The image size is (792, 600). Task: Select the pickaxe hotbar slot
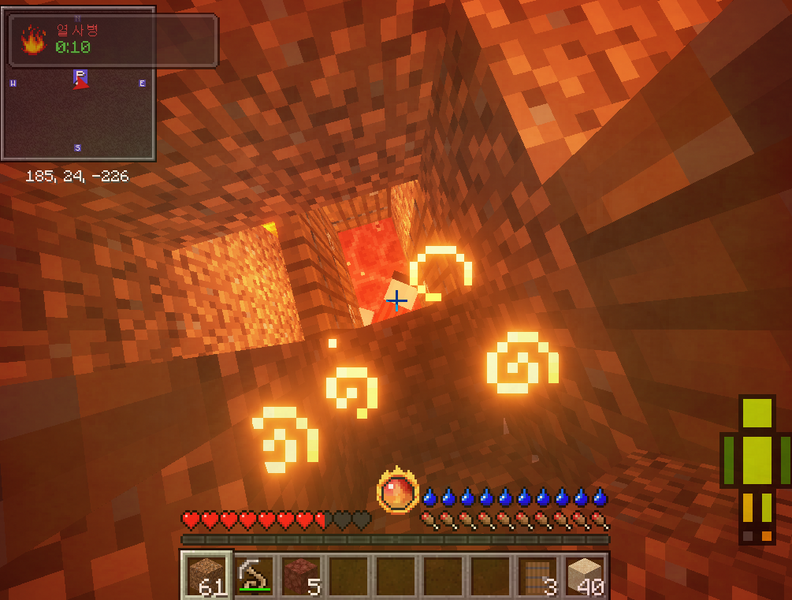pyautogui.click(x=254, y=576)
